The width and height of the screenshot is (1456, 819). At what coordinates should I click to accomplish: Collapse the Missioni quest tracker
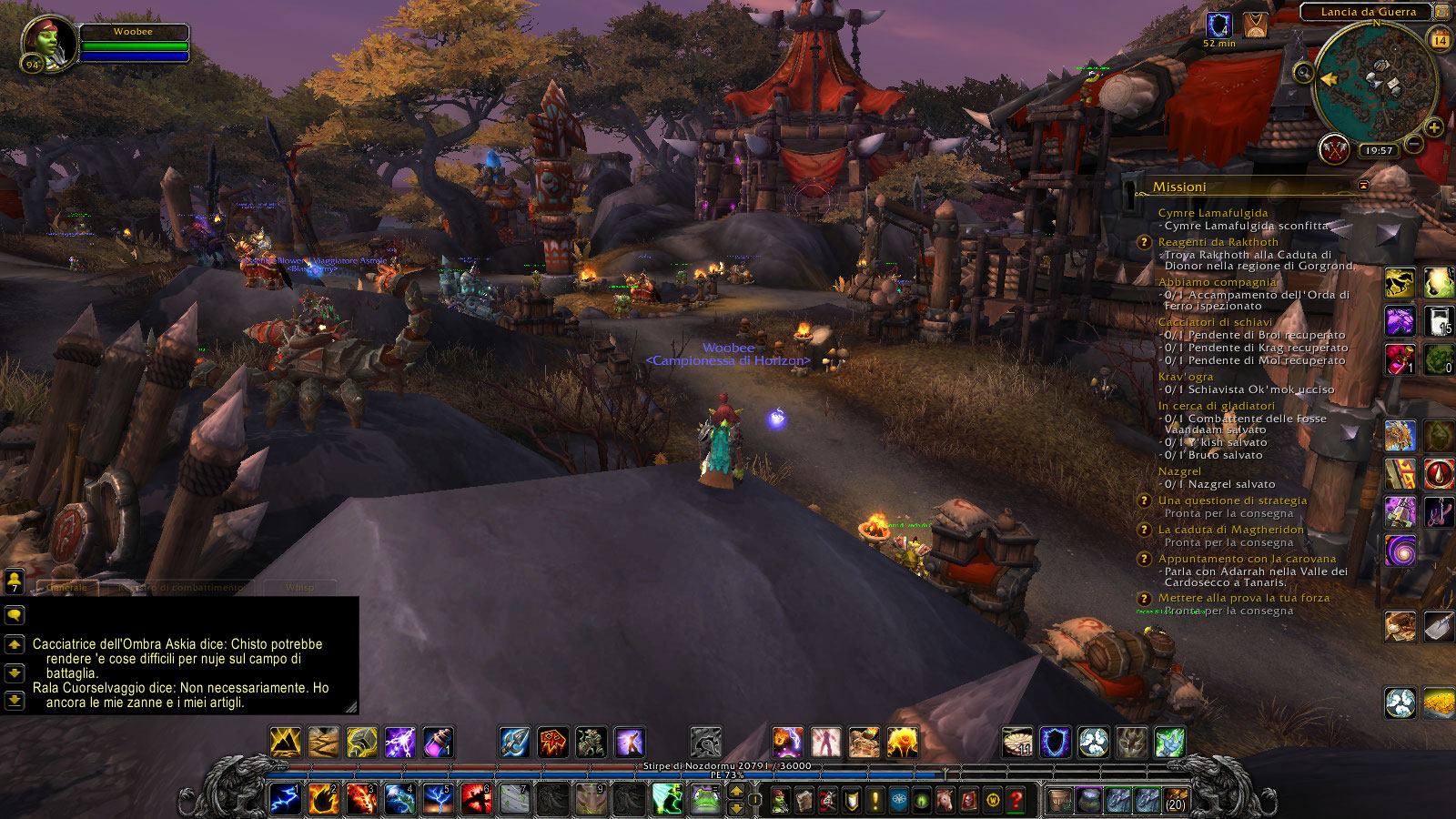click(1363, 186)
